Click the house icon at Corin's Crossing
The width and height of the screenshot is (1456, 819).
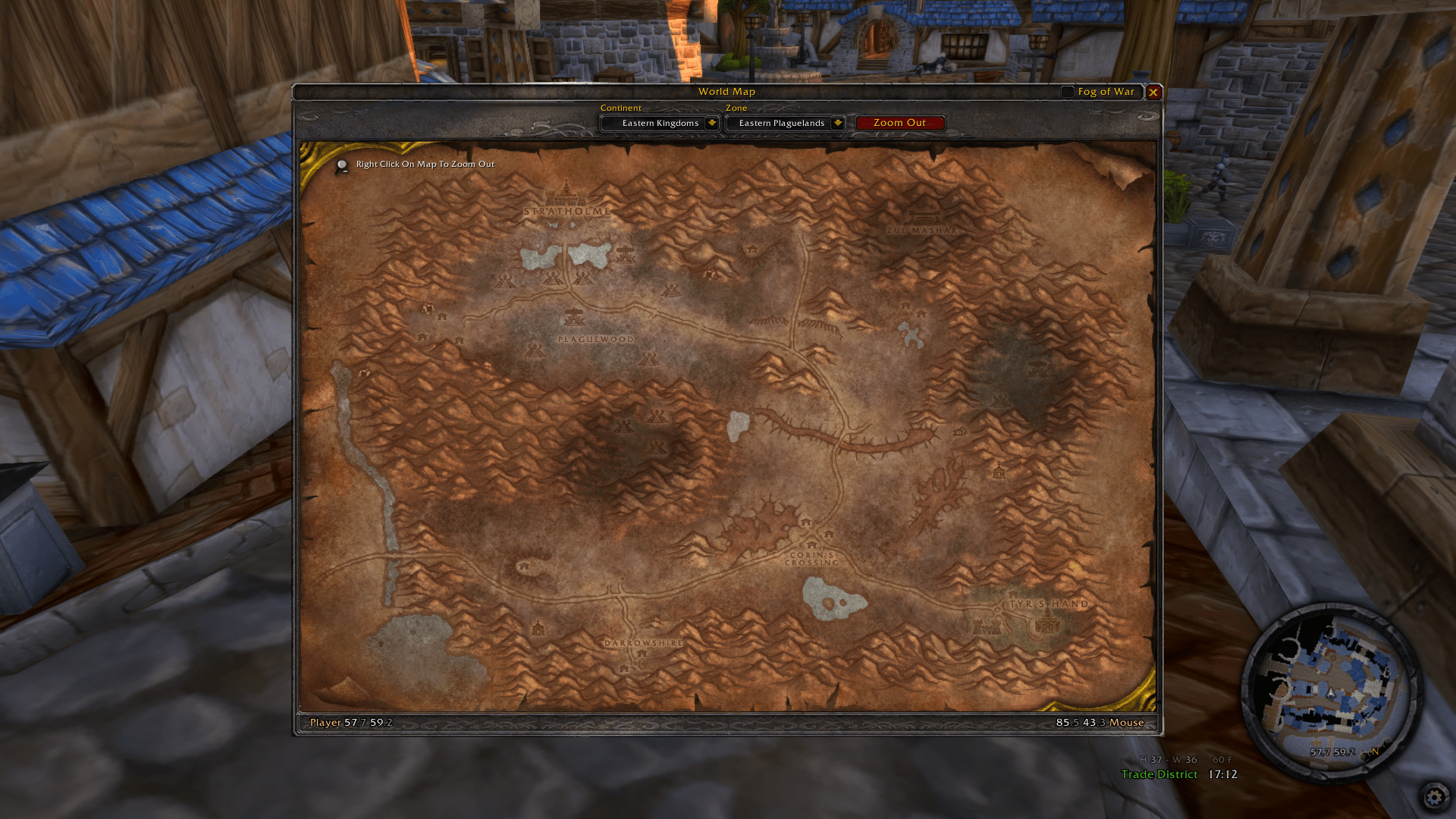click(x=811, y=545)
